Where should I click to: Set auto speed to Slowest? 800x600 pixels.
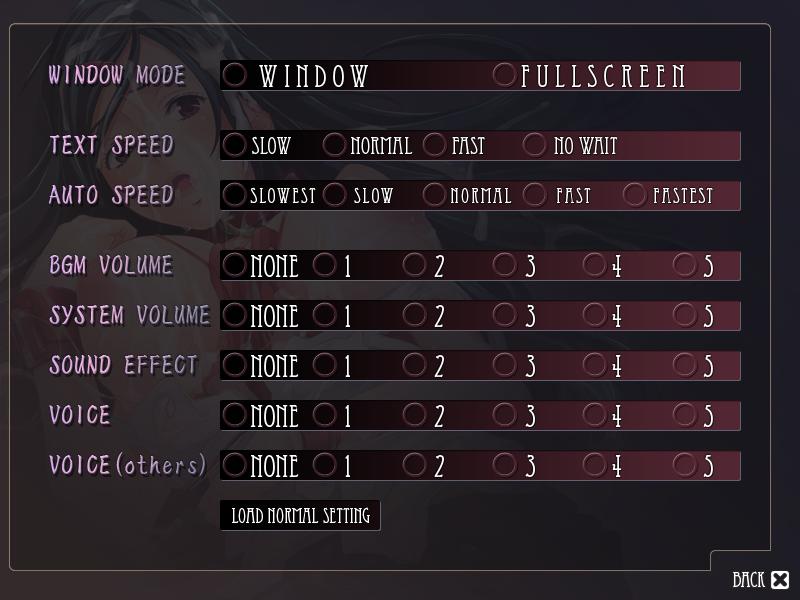coord(235,195)
